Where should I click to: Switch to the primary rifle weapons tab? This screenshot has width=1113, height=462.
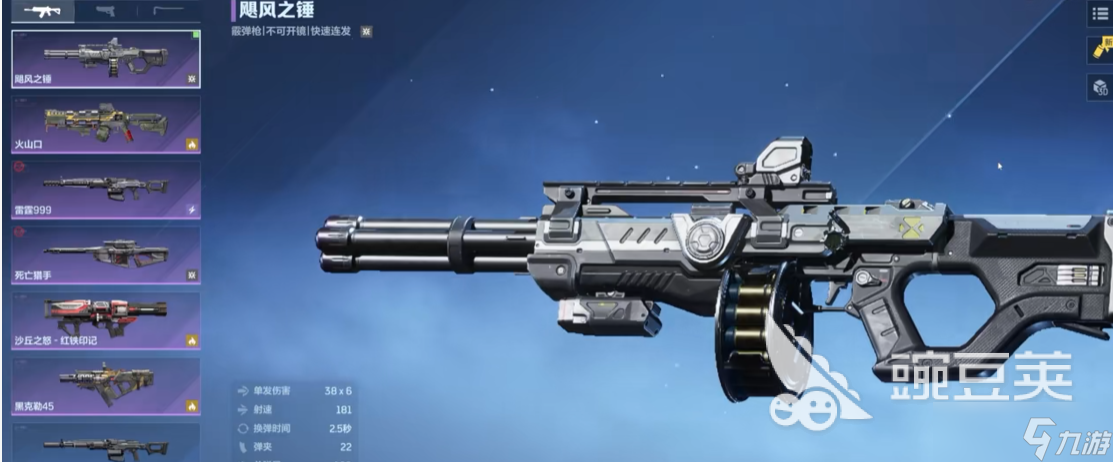[x=42, y=11]
